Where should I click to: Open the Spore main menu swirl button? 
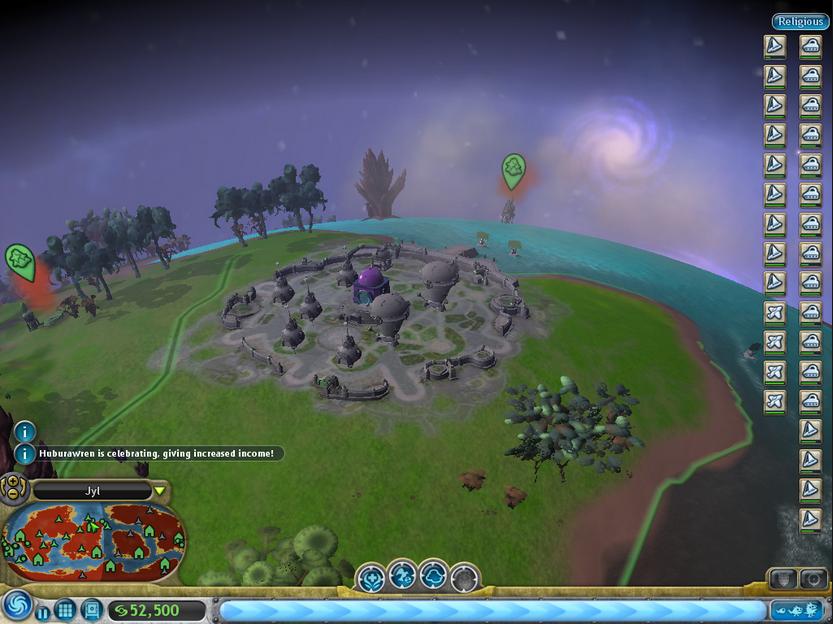pos(17,605)
